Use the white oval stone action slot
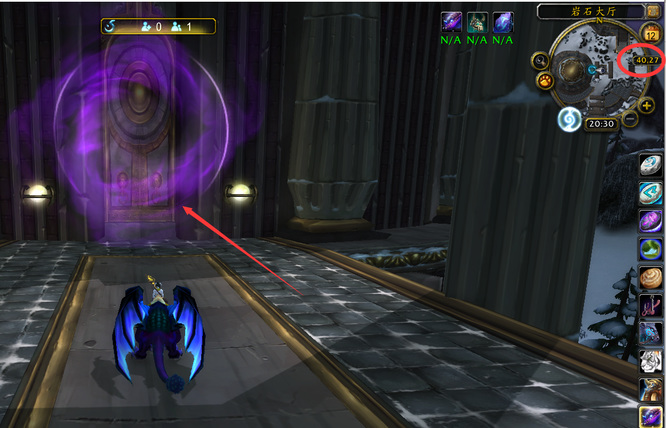The image size is (666, 428). pyautogui.click(x=652, y=165)
